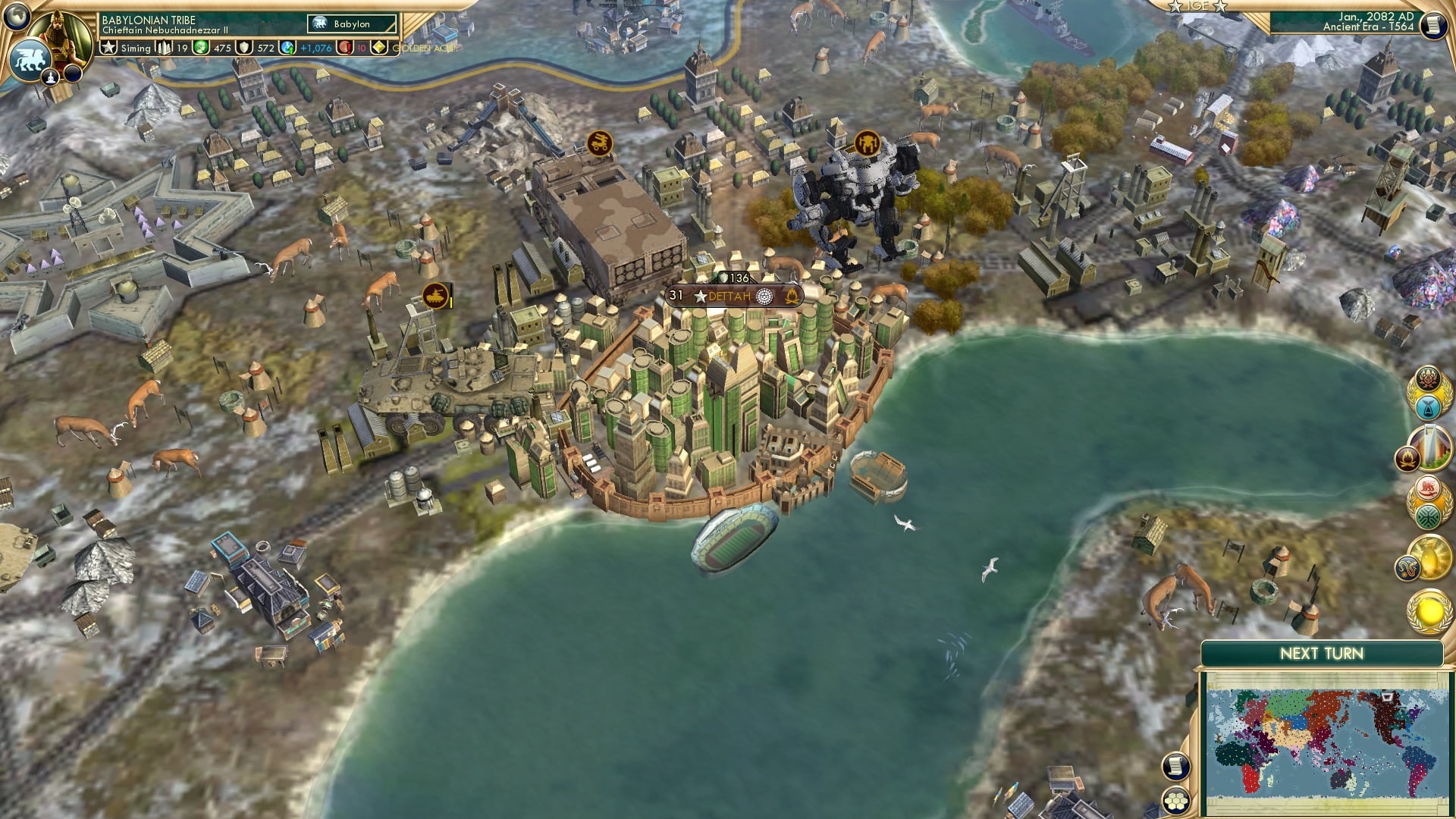
Task: Open the Babylon civilization dropdown
Action: [x=350, y=24]
